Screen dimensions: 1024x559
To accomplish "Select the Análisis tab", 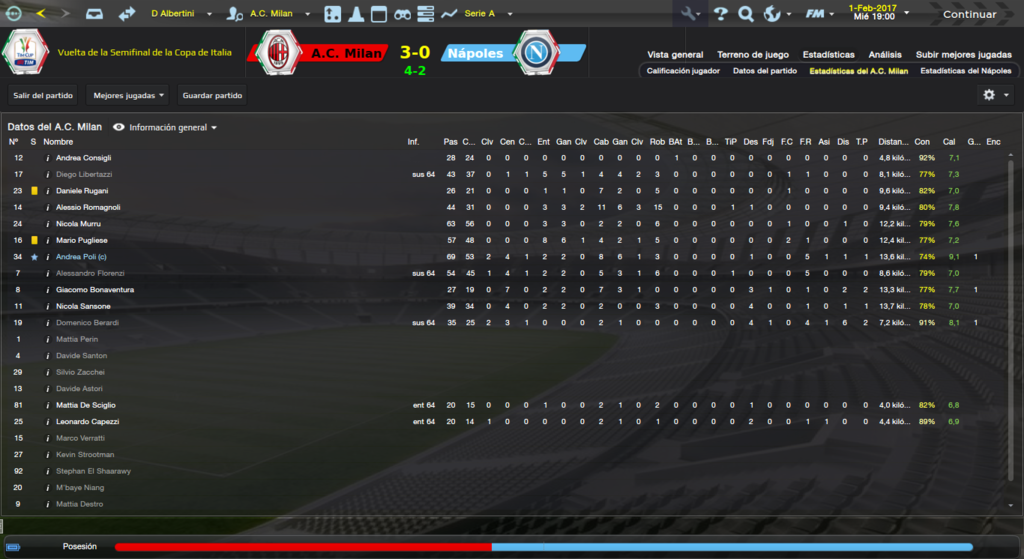I will (x=884, y=54).
